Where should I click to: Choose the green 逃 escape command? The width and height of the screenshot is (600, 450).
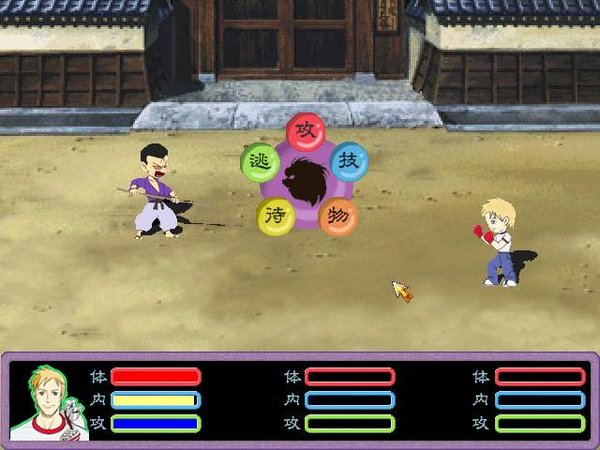point(261,161)
